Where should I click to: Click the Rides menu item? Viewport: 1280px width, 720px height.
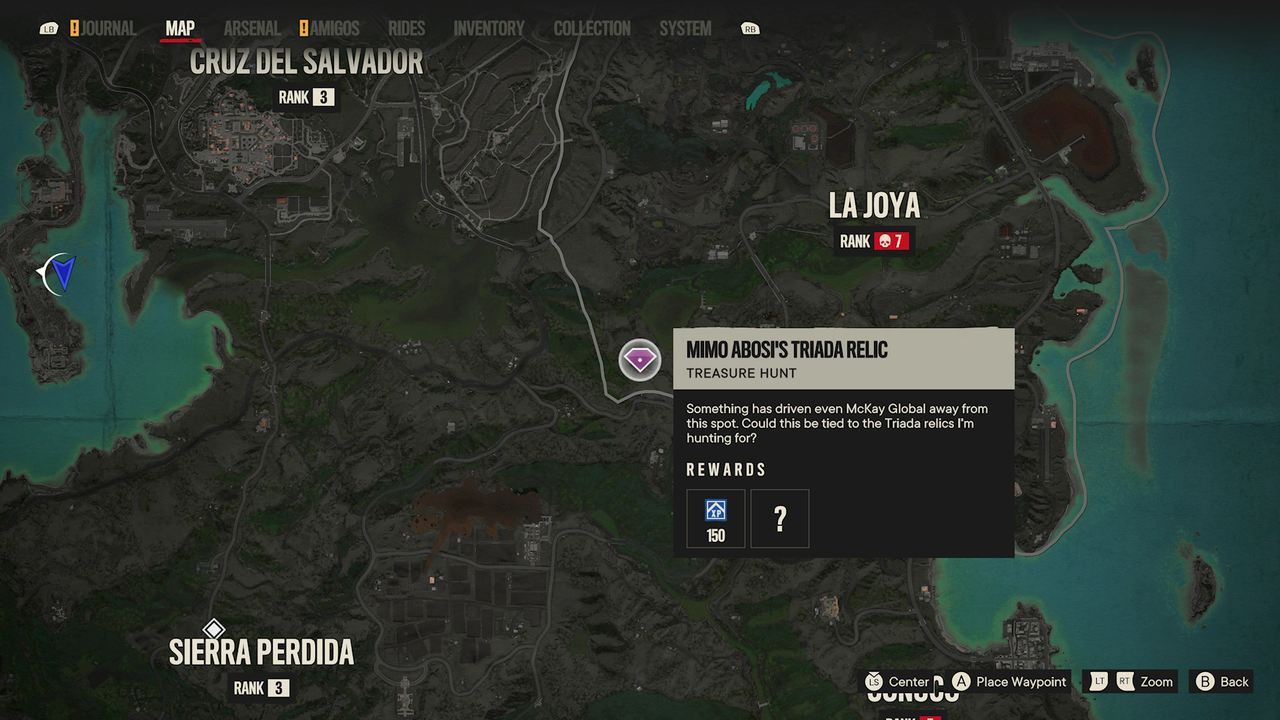pyautogui.click(x=406, y=28)
